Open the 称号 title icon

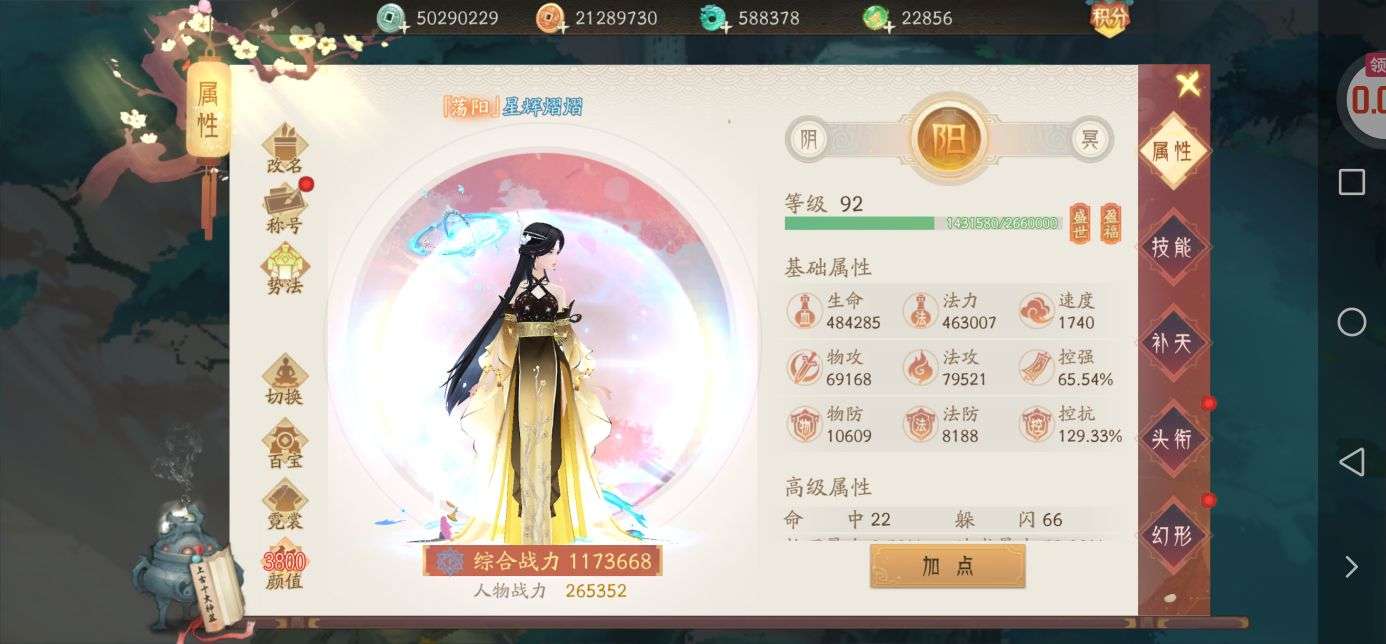coord(284,210)
